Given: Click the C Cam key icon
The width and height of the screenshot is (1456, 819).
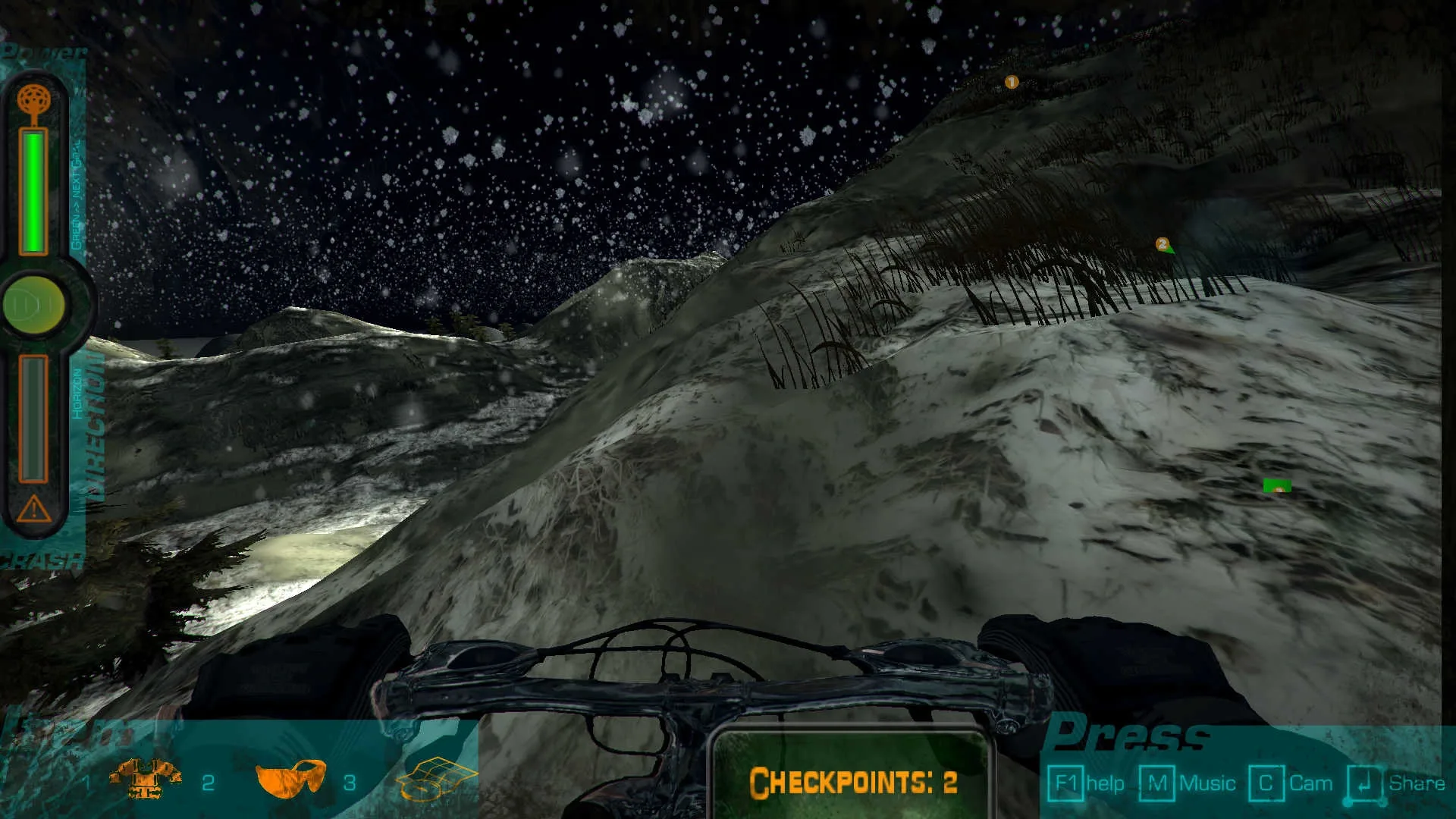Looking at the screenshot, I should coord(1266,782).
